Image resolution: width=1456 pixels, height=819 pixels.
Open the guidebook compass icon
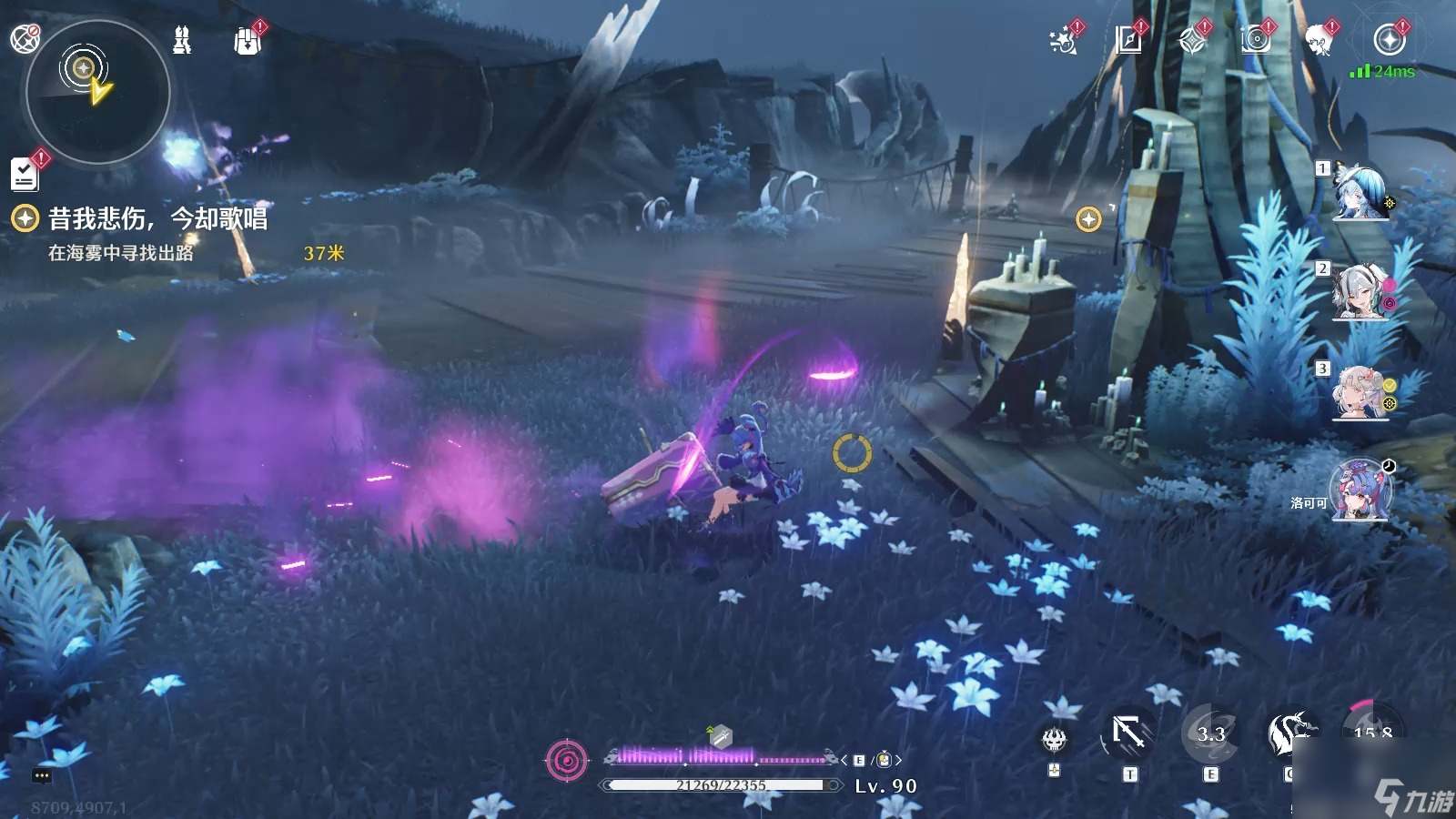(1128, 40)
